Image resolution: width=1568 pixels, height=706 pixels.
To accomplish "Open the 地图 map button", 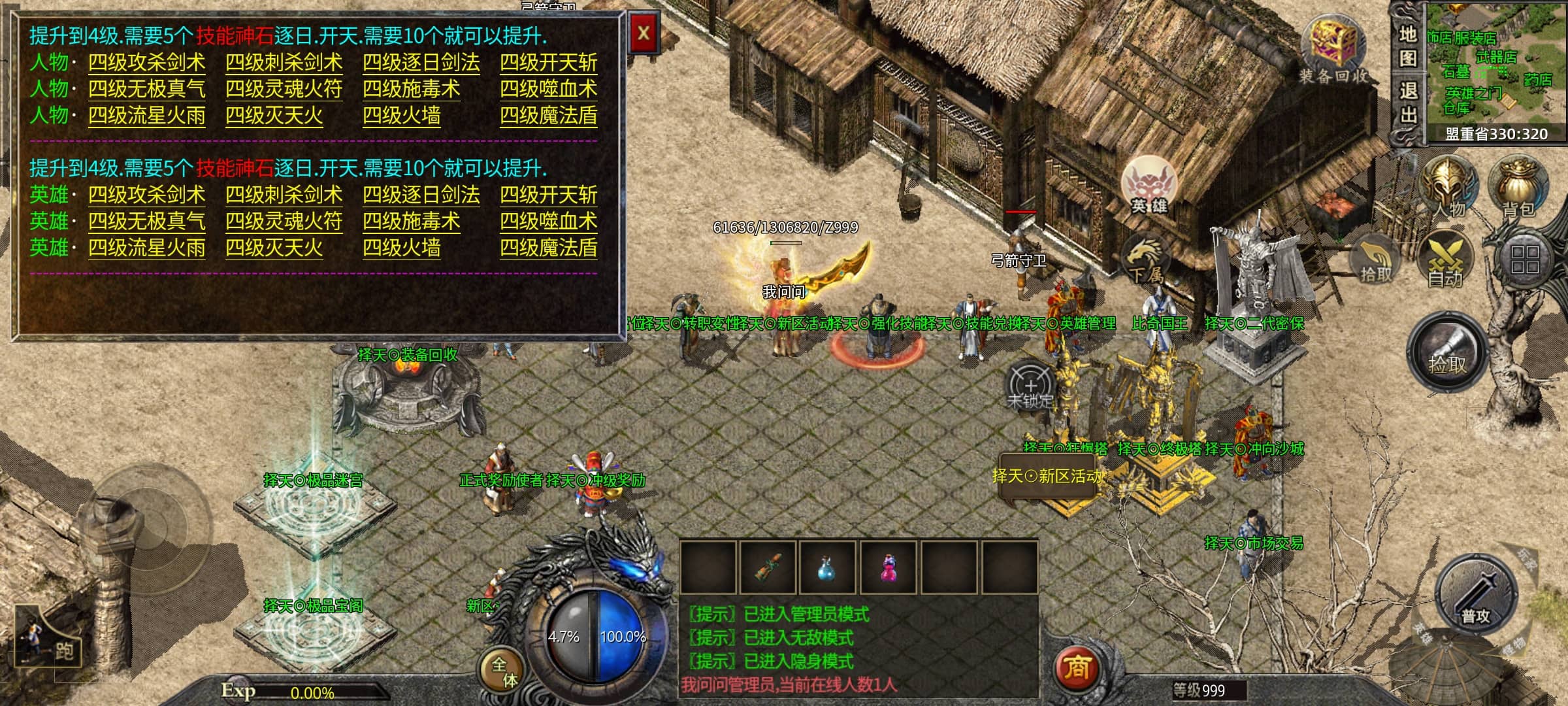I will [x=1407, y=47].
